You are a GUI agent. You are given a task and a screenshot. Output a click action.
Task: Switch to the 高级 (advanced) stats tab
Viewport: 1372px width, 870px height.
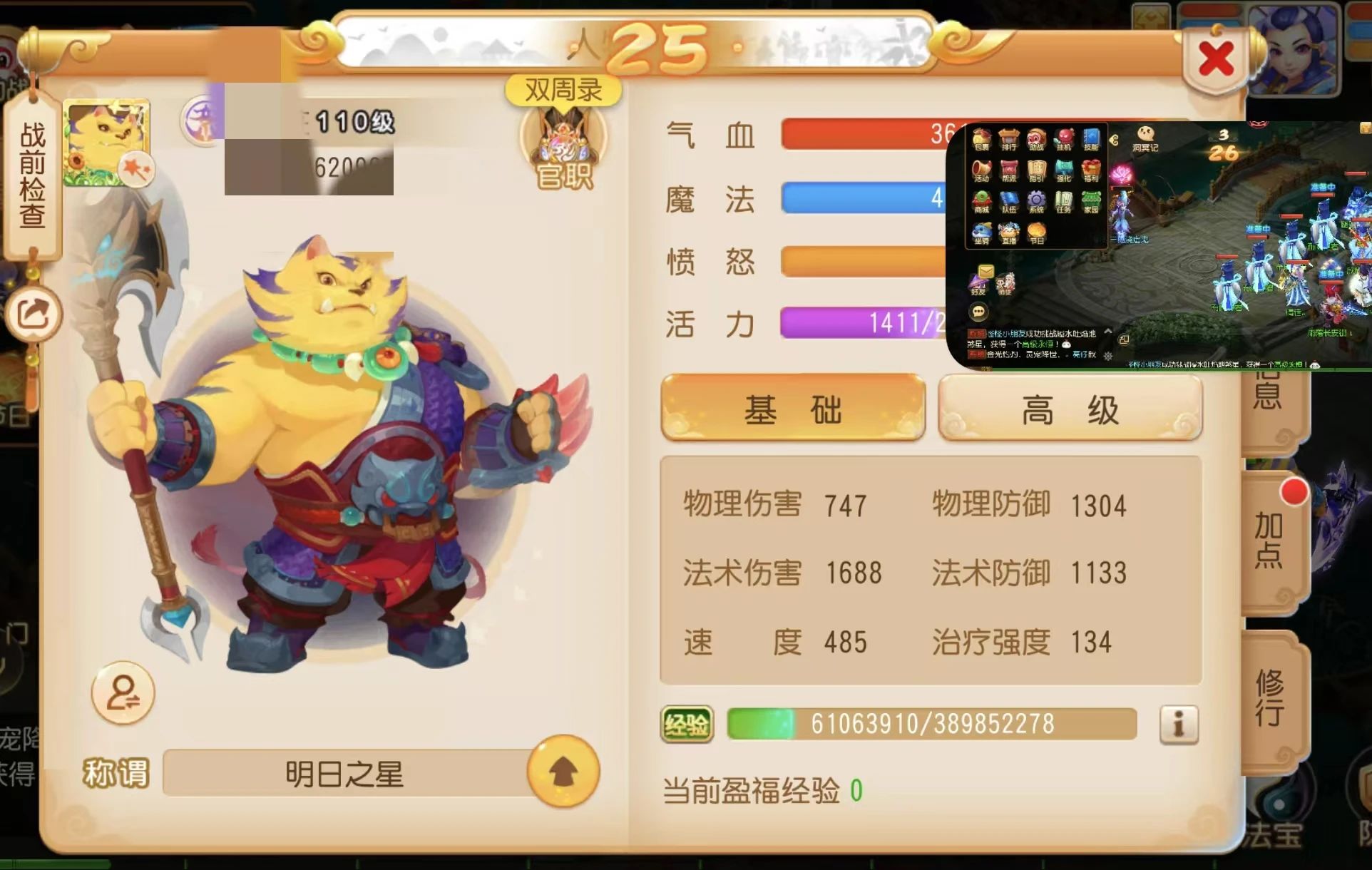pos(1070,409)
